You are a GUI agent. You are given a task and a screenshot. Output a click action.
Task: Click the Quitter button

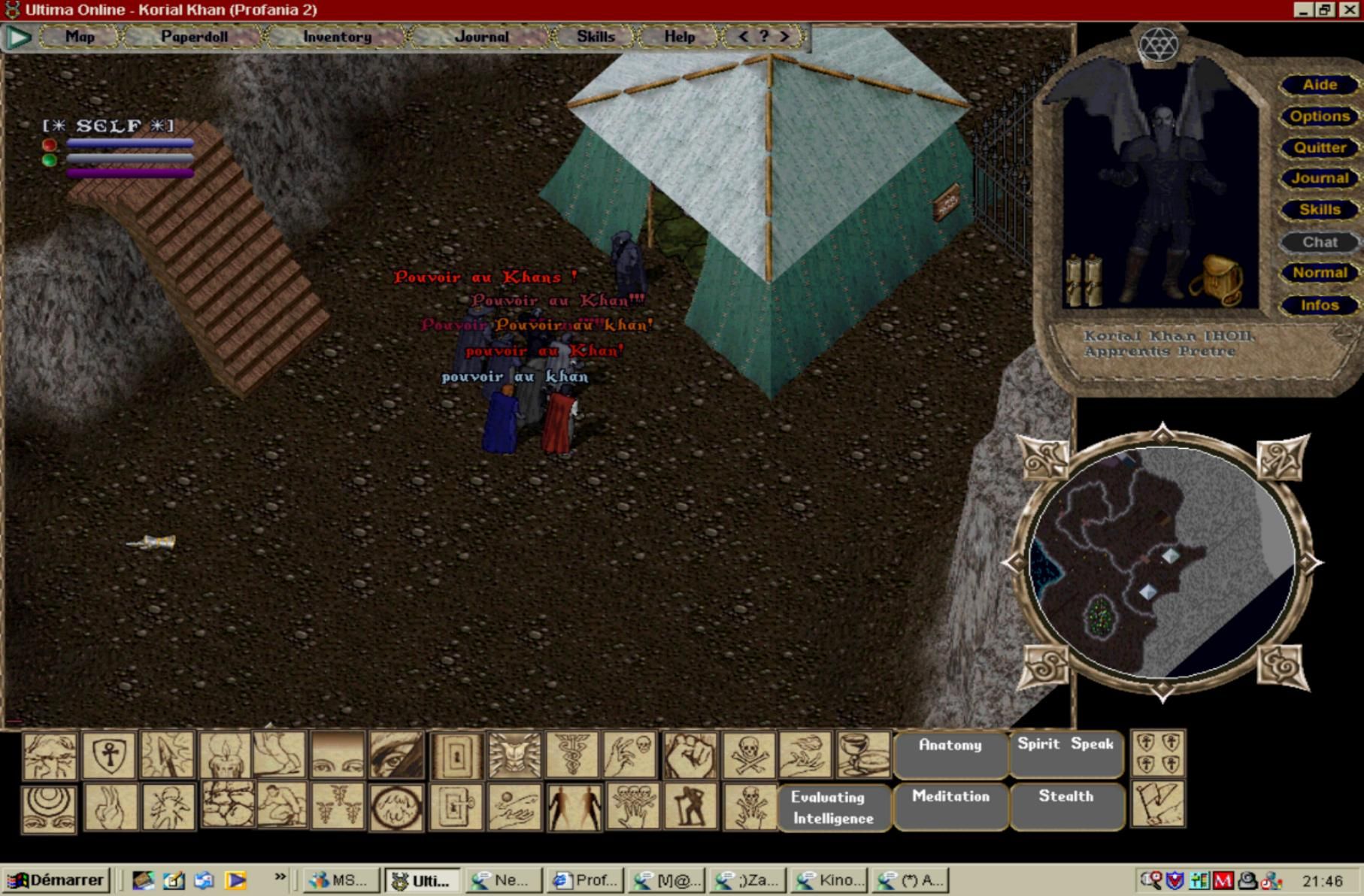coord(1320,148)
